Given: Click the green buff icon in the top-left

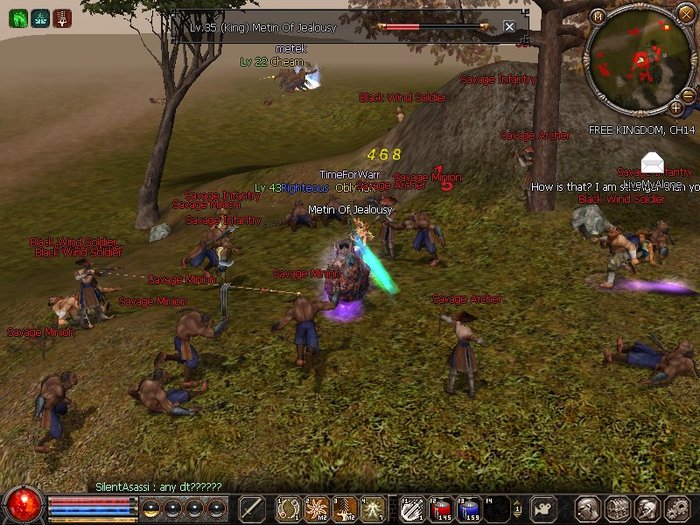Looking at the screenshot, I should tap(17, 17).
